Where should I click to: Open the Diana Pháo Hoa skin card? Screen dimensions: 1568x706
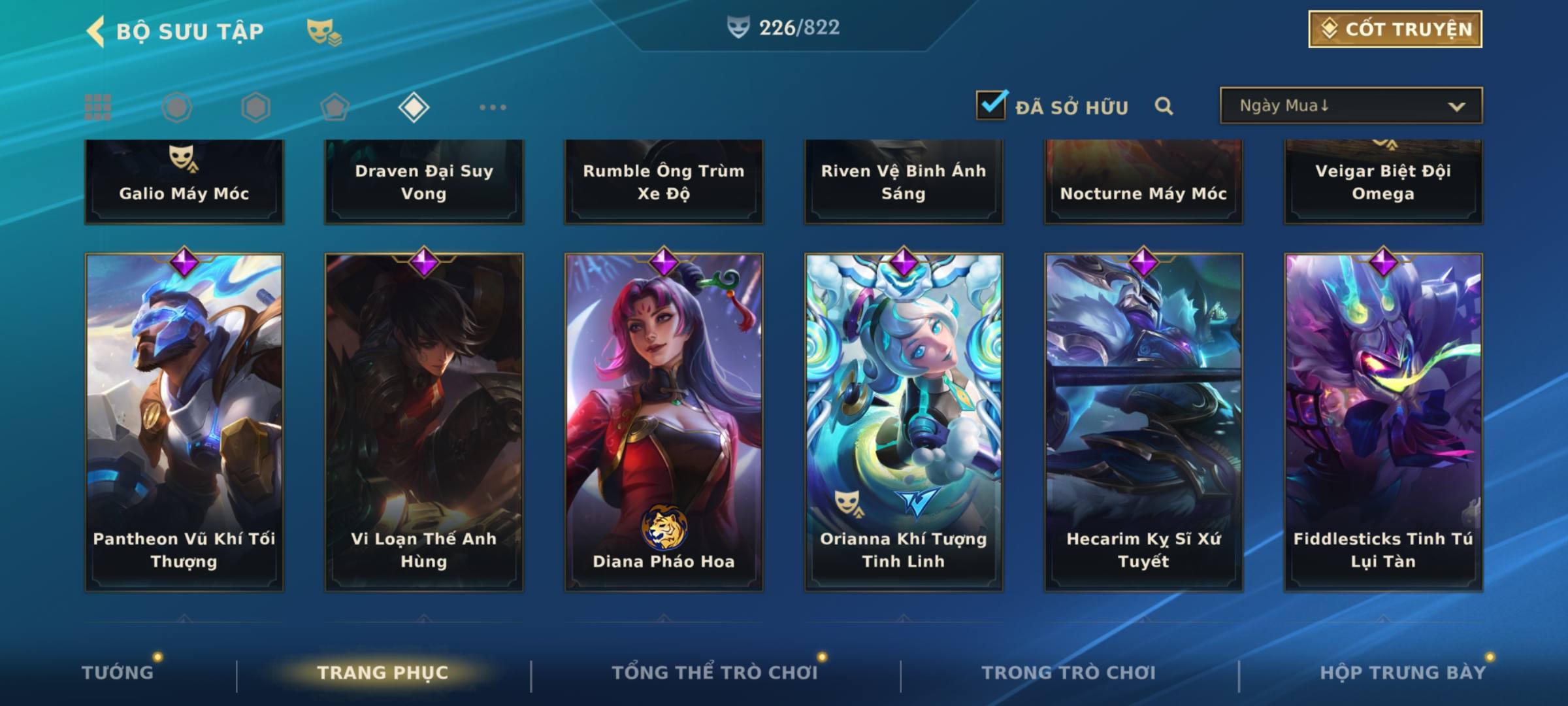click(x=664, y=422)
